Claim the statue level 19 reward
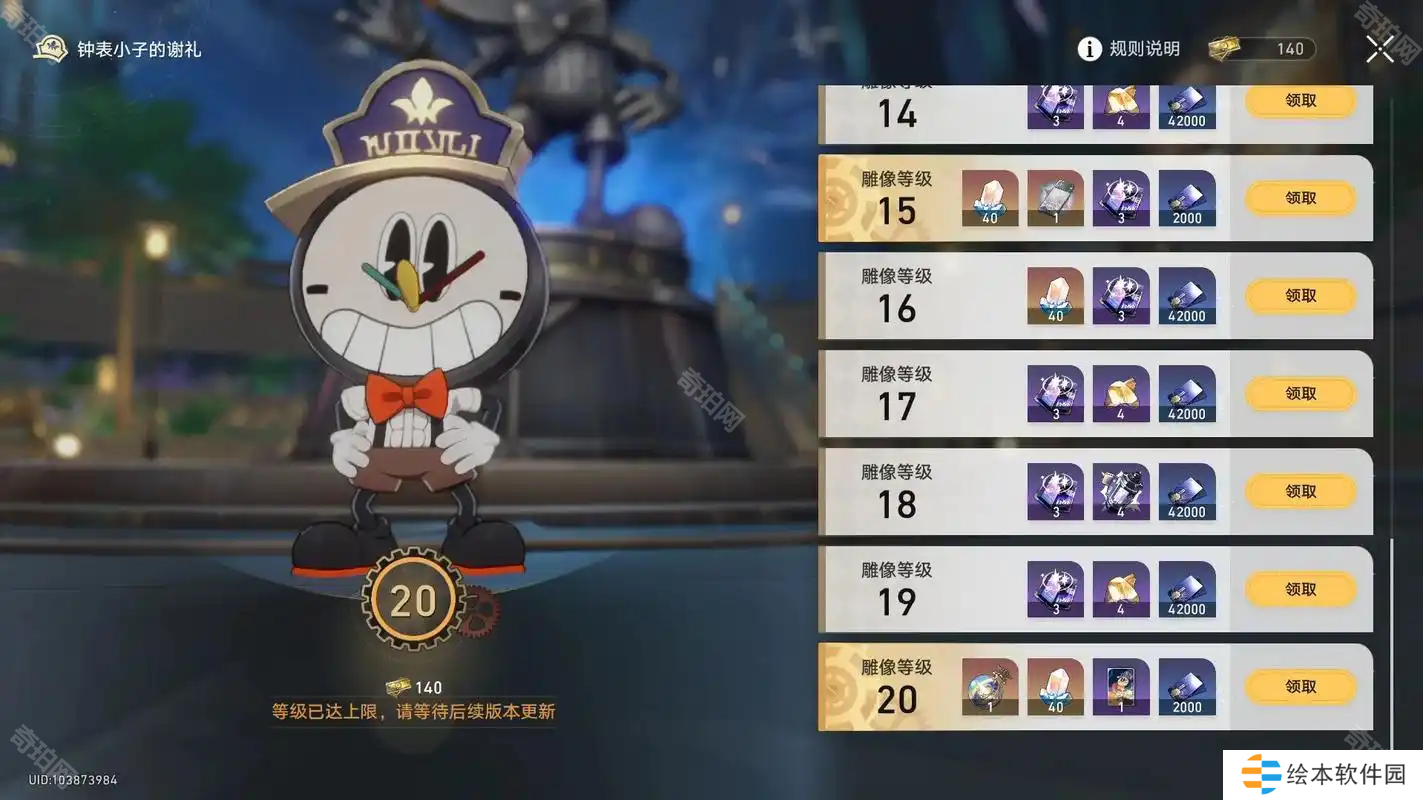Image resolution: width=1423 pixels, height=800 pixels. click(1300, 589)
